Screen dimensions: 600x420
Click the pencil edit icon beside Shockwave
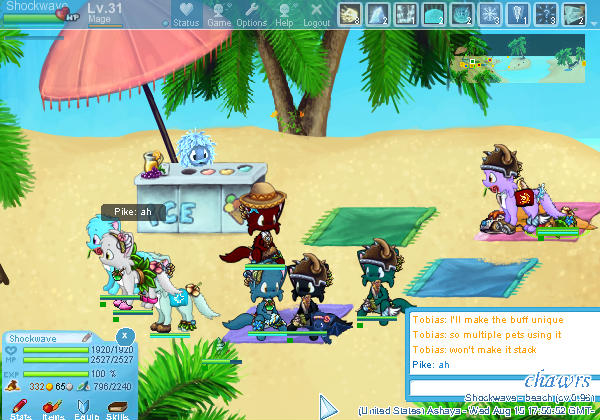tap(87, 338)
